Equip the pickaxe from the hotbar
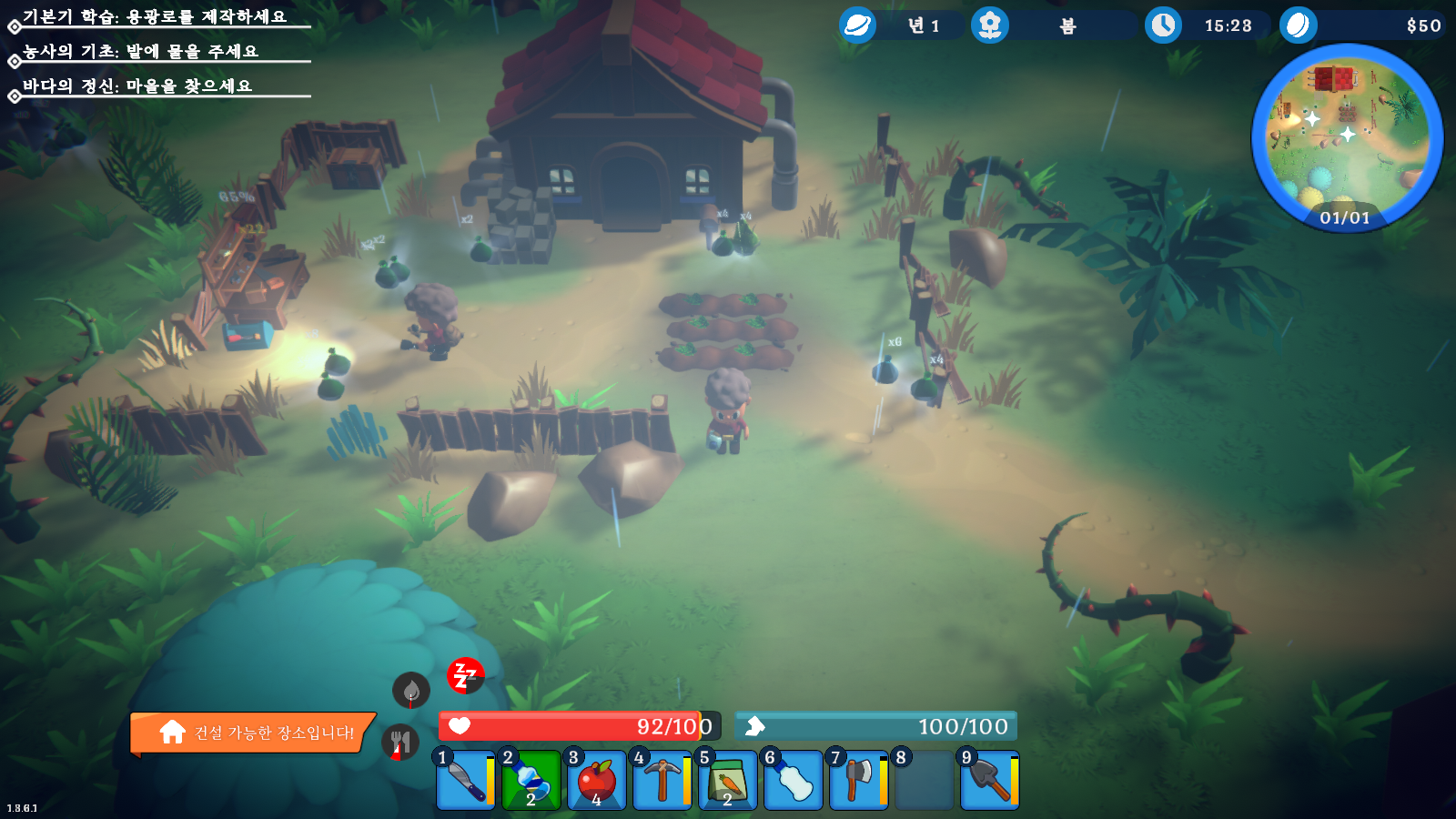Viewport: 1456px width, 819px height. [x=662, y=780]
